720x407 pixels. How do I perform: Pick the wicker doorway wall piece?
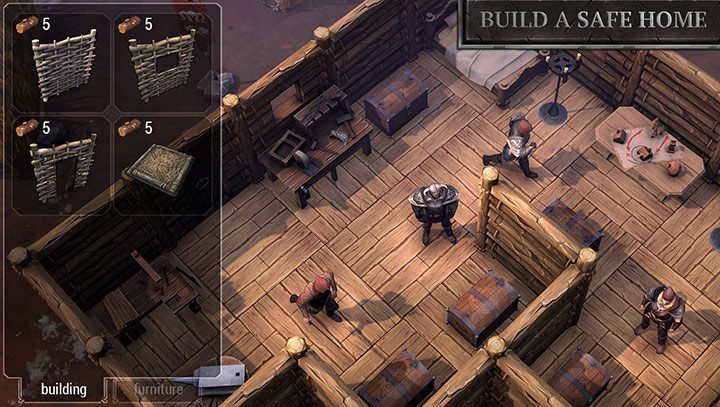pos(62,167)
